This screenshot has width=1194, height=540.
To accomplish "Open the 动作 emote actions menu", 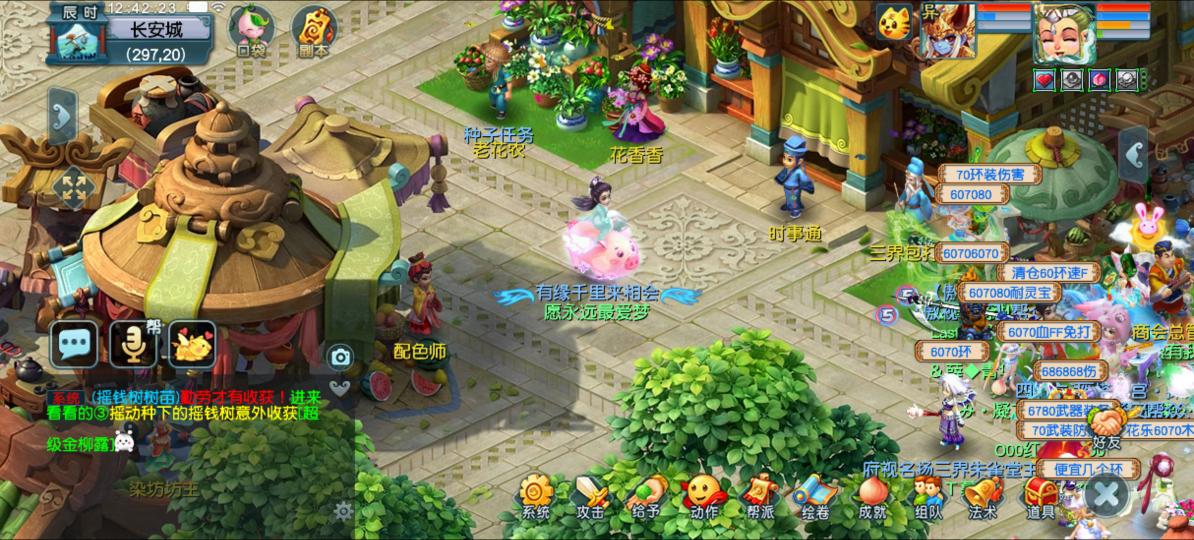I will click(703, 495).
